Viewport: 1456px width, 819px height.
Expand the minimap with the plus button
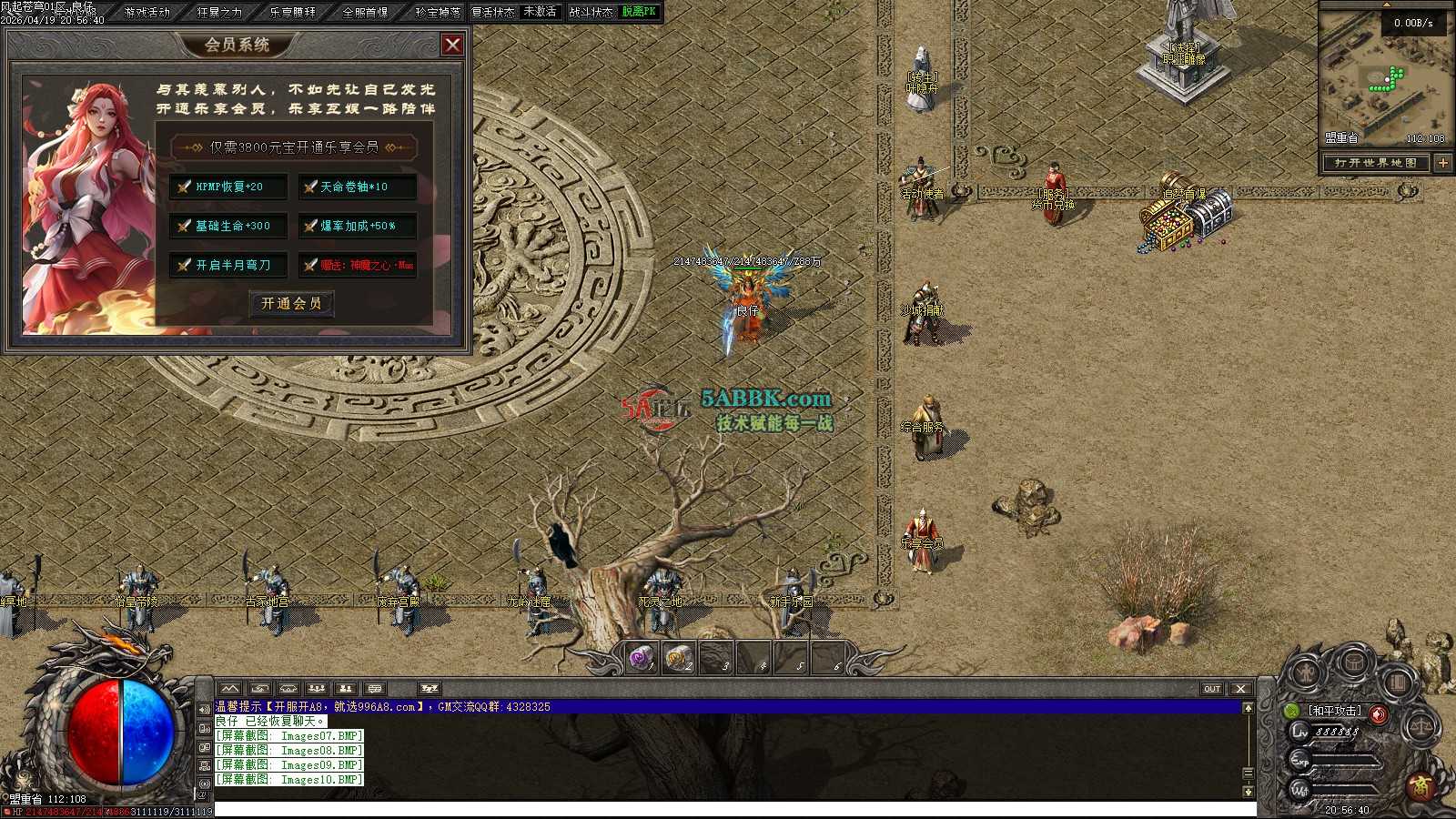click(1443, 163)
